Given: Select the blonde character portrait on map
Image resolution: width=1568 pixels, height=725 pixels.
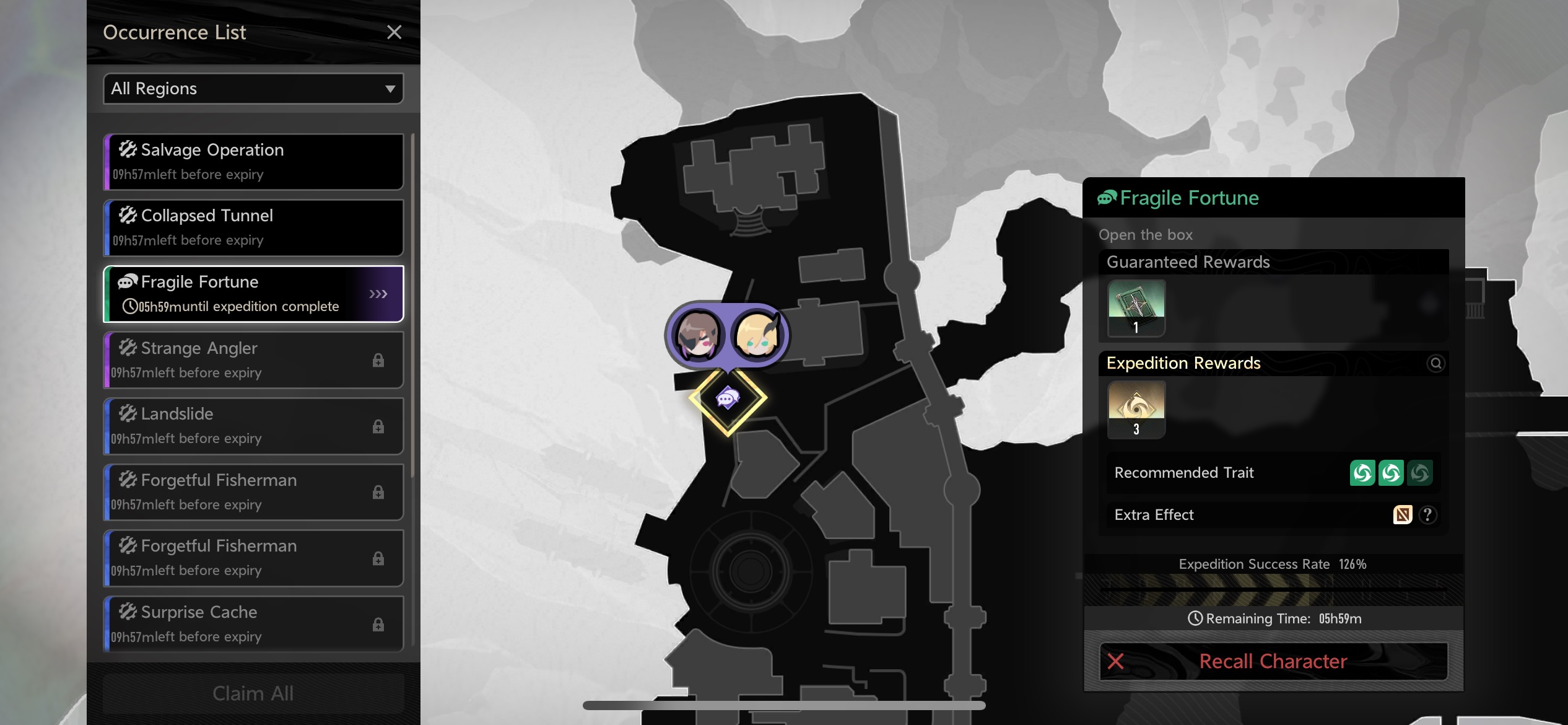Looking at the screenshot, I should coord(757,335).
